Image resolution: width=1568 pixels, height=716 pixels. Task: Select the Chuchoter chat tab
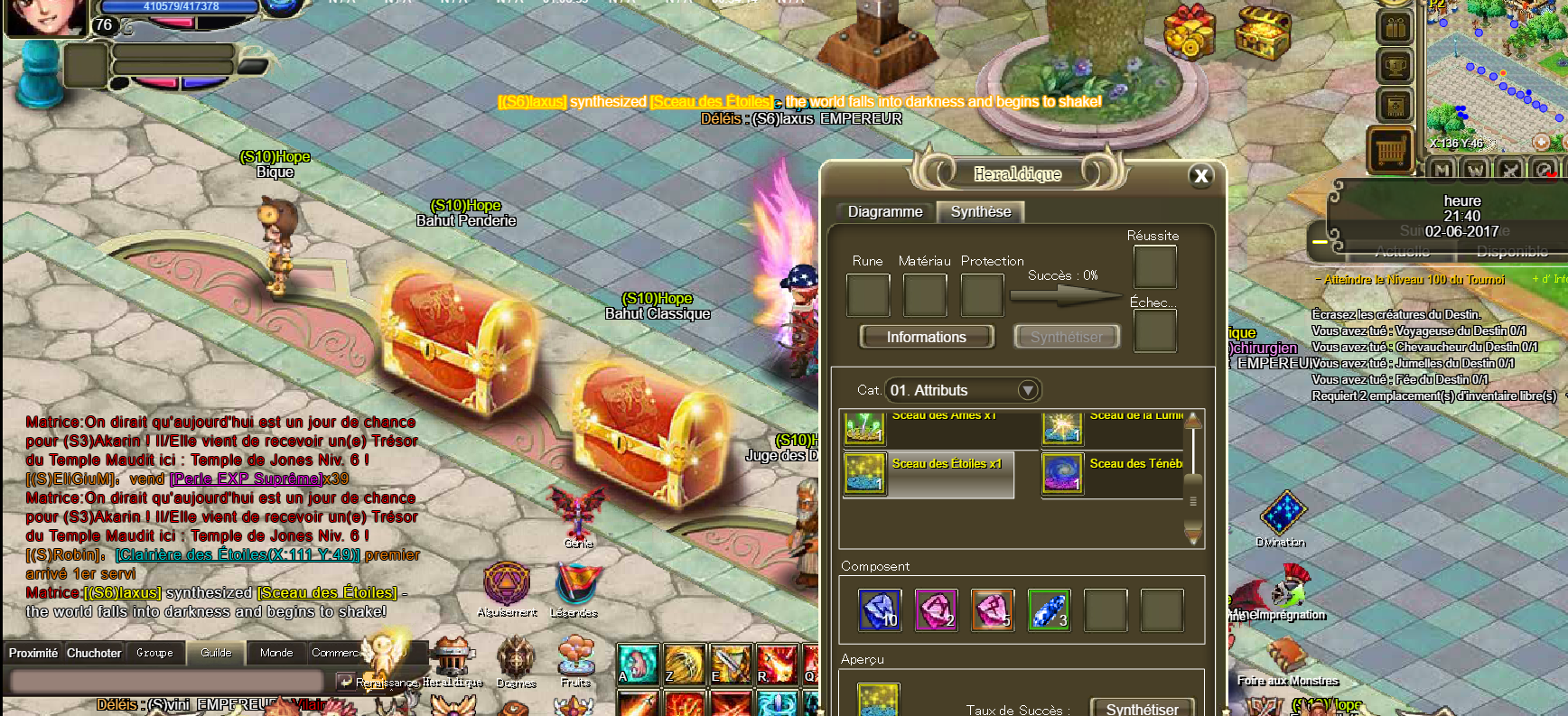click(x=94, y=653)
